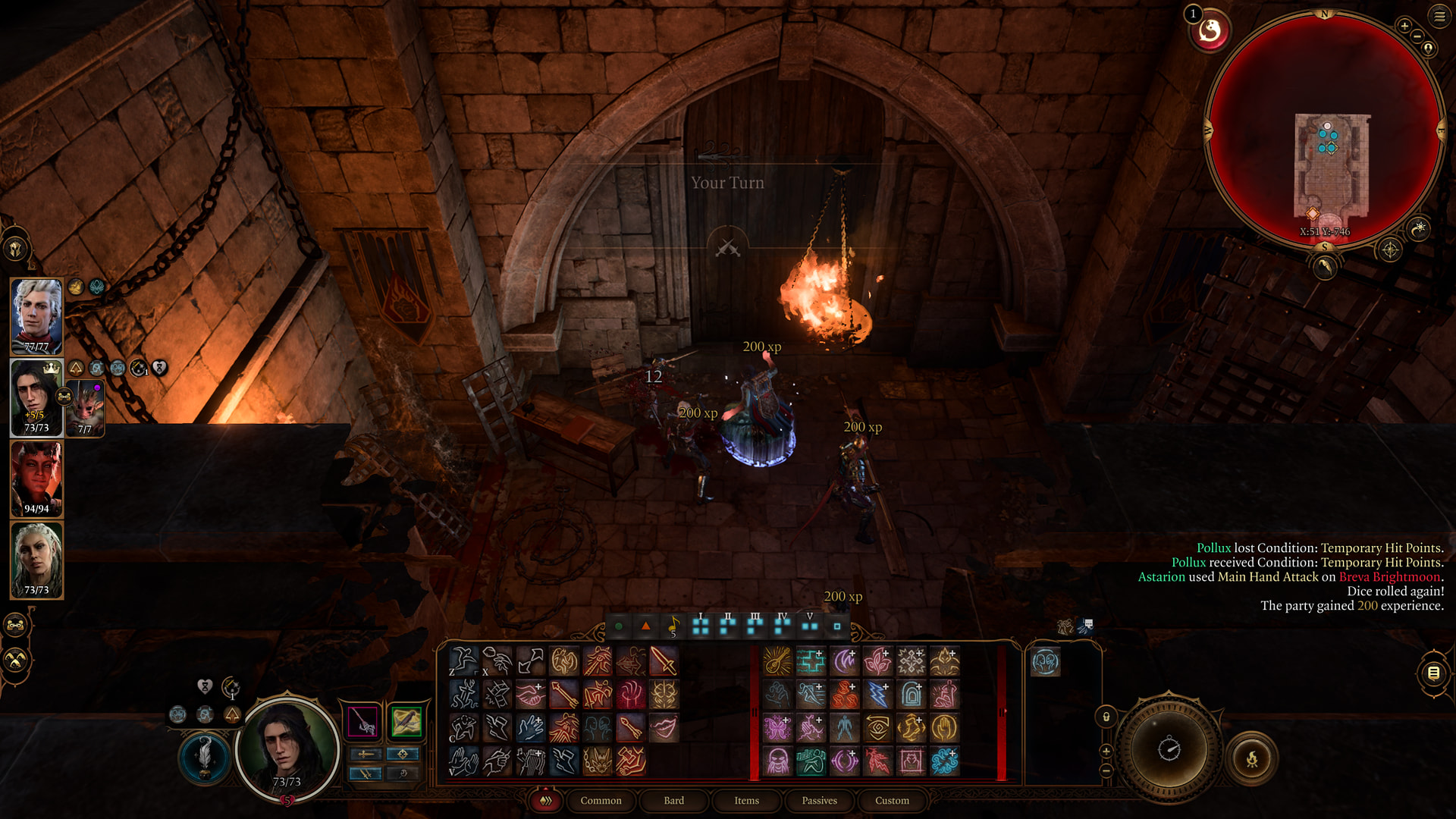Select Karlach's red-skinned party portrait
The image size is (1456, 819).
pos(36,479)
